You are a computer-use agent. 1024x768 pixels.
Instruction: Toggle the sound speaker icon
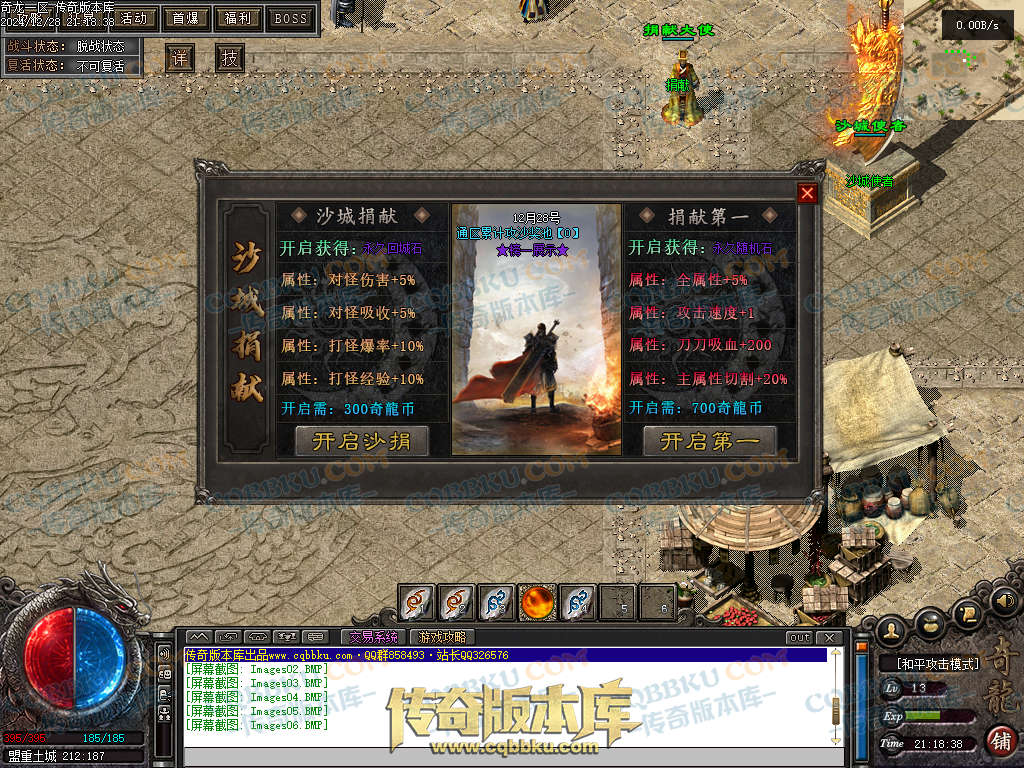coord(1005,601)
